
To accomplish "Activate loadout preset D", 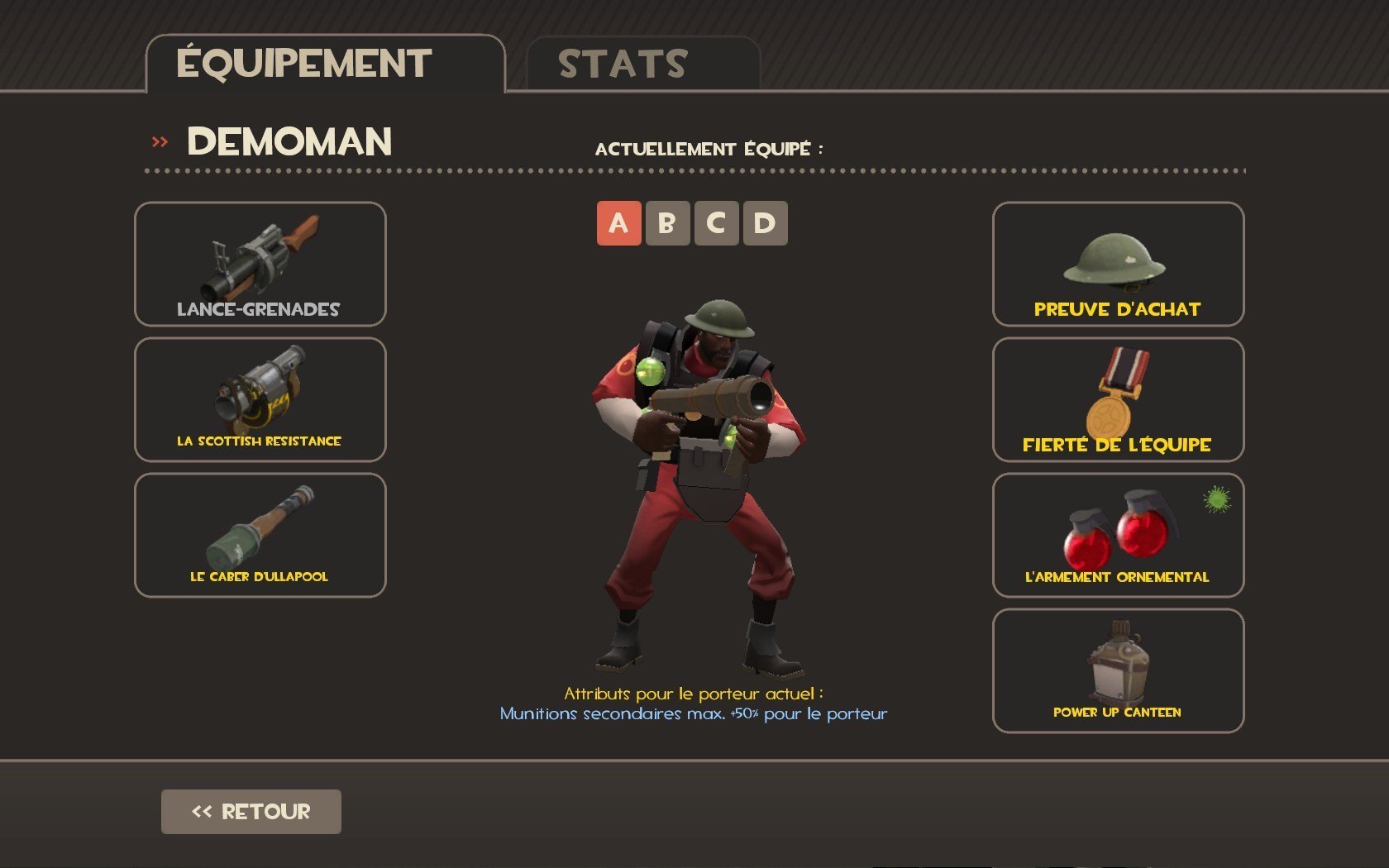I will [765, 223].
